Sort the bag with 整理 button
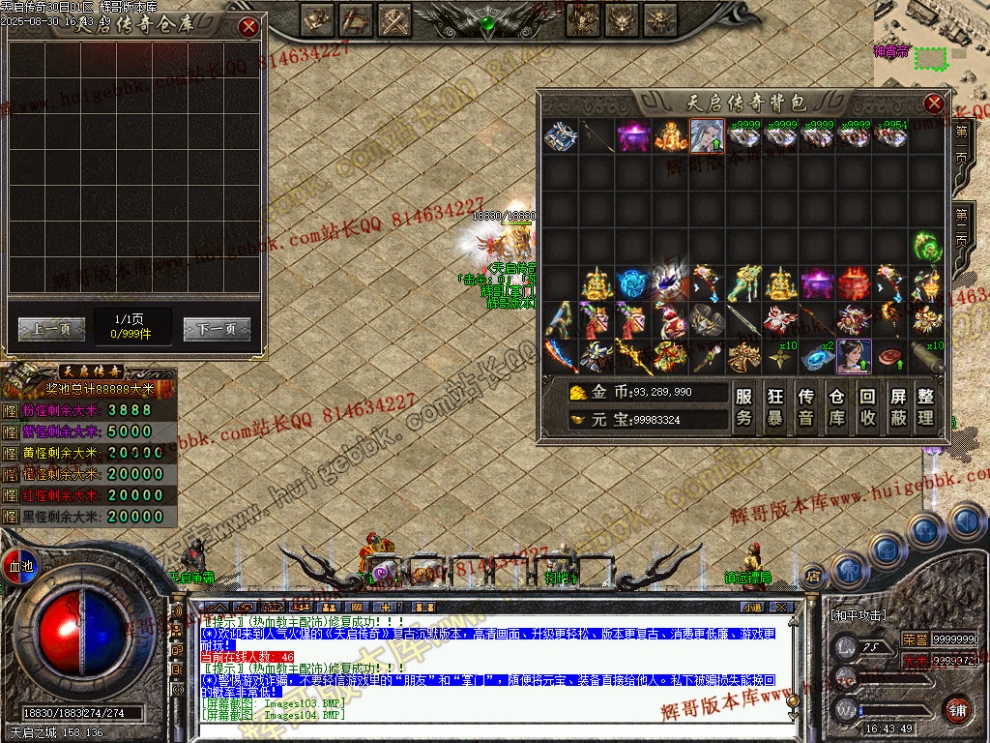The width and height of the screenshot is (990, 743). pyautogui.click(x=927, y=407)
